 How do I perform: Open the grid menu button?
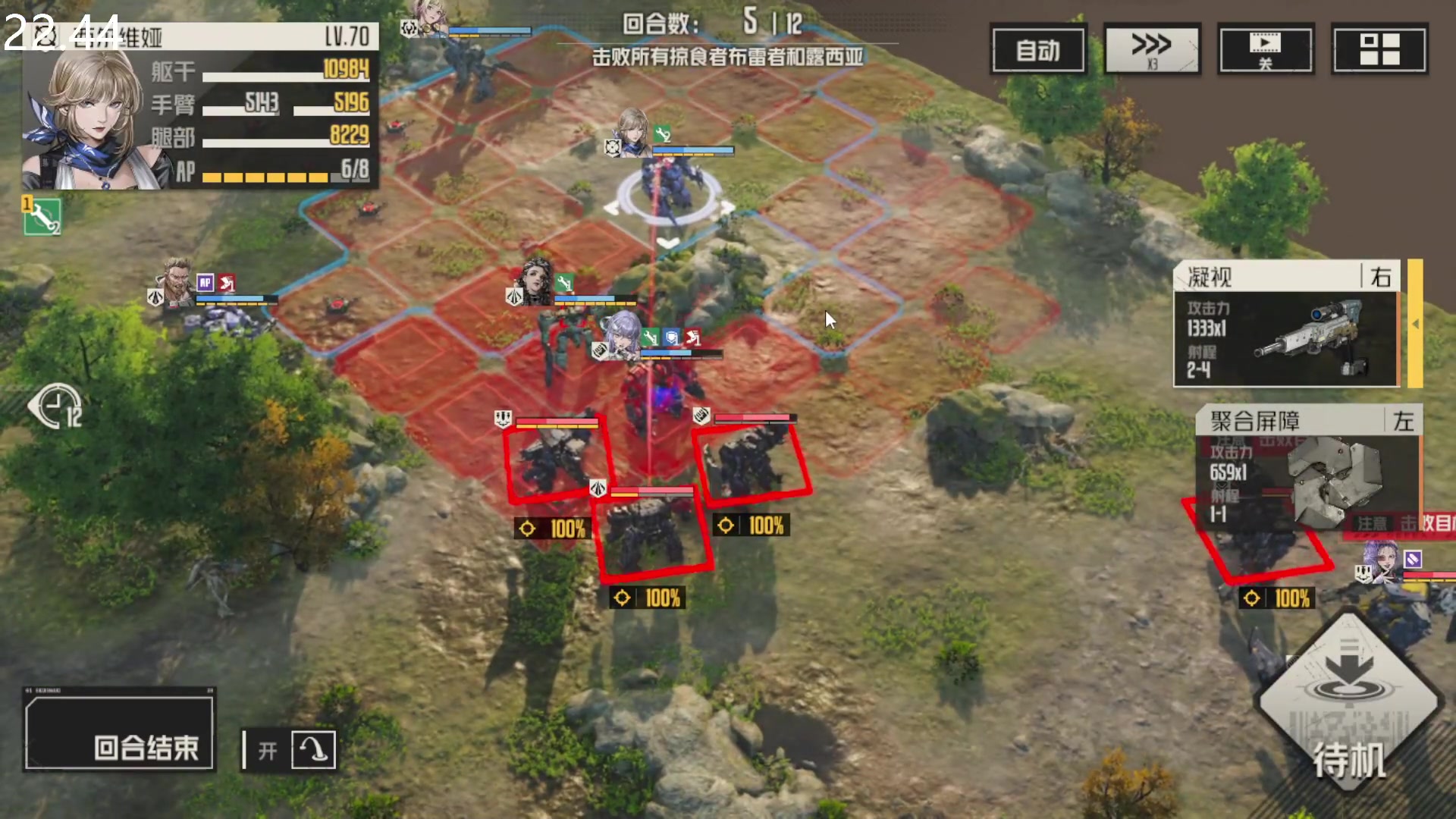pos(1379,50)
